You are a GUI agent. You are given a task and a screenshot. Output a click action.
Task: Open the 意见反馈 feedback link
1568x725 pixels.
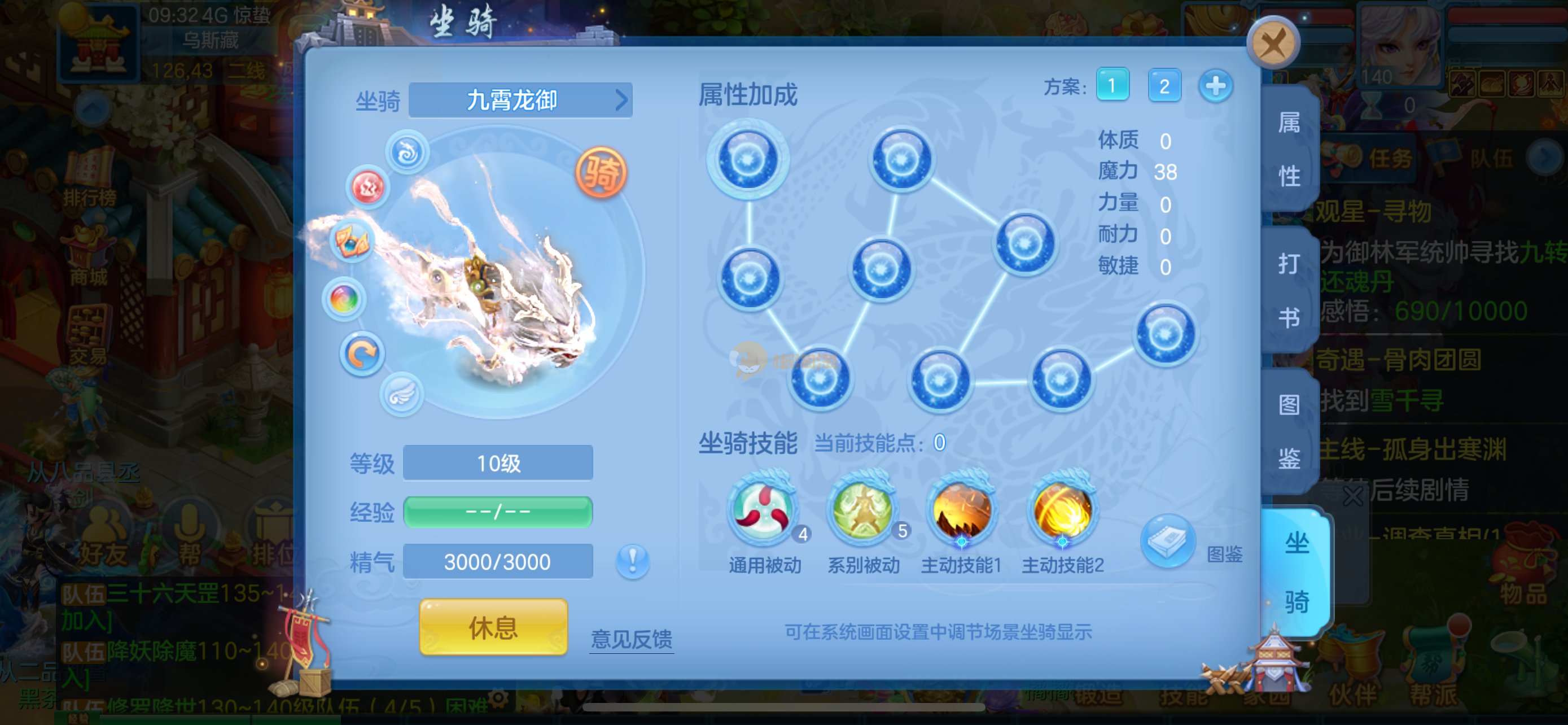point(631,639)
